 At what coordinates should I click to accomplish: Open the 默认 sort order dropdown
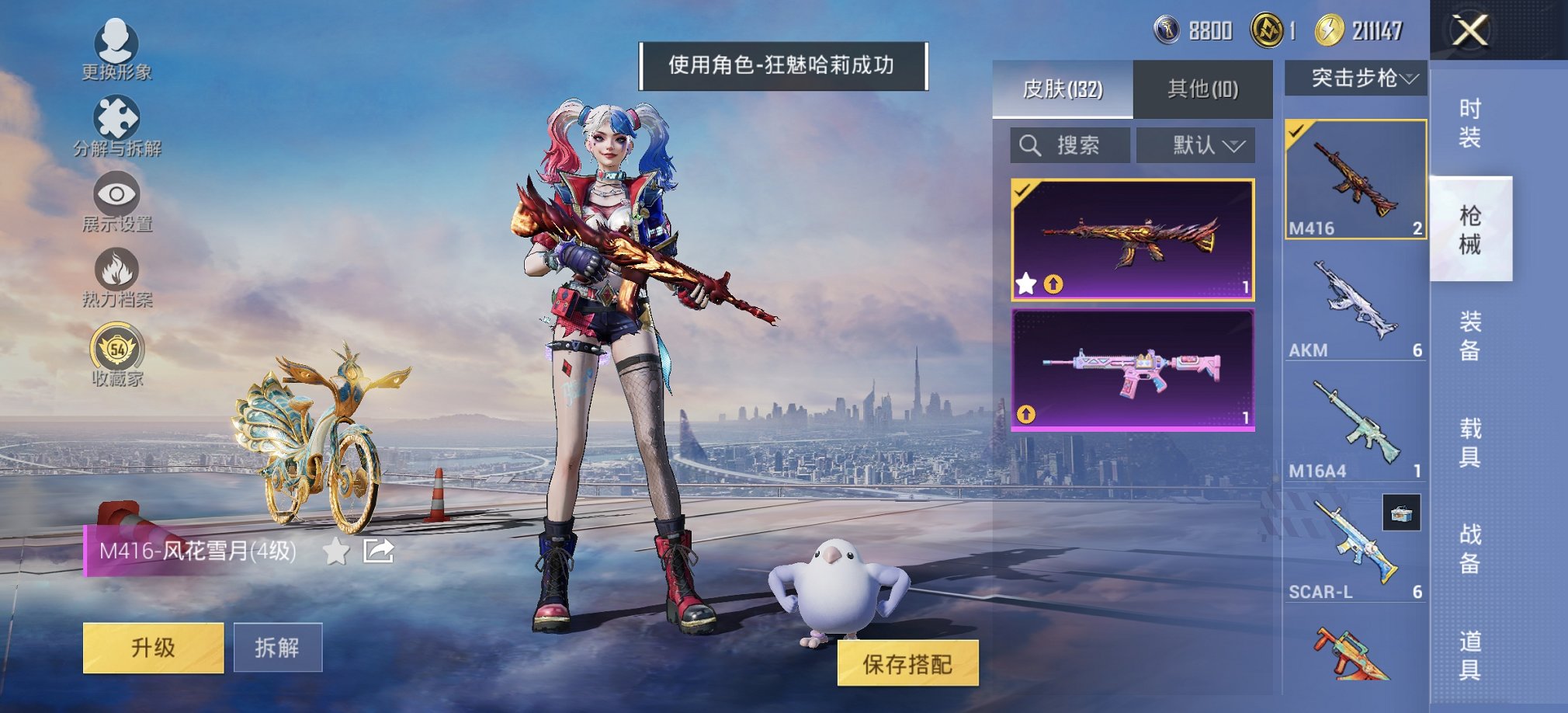[1195, 145]
